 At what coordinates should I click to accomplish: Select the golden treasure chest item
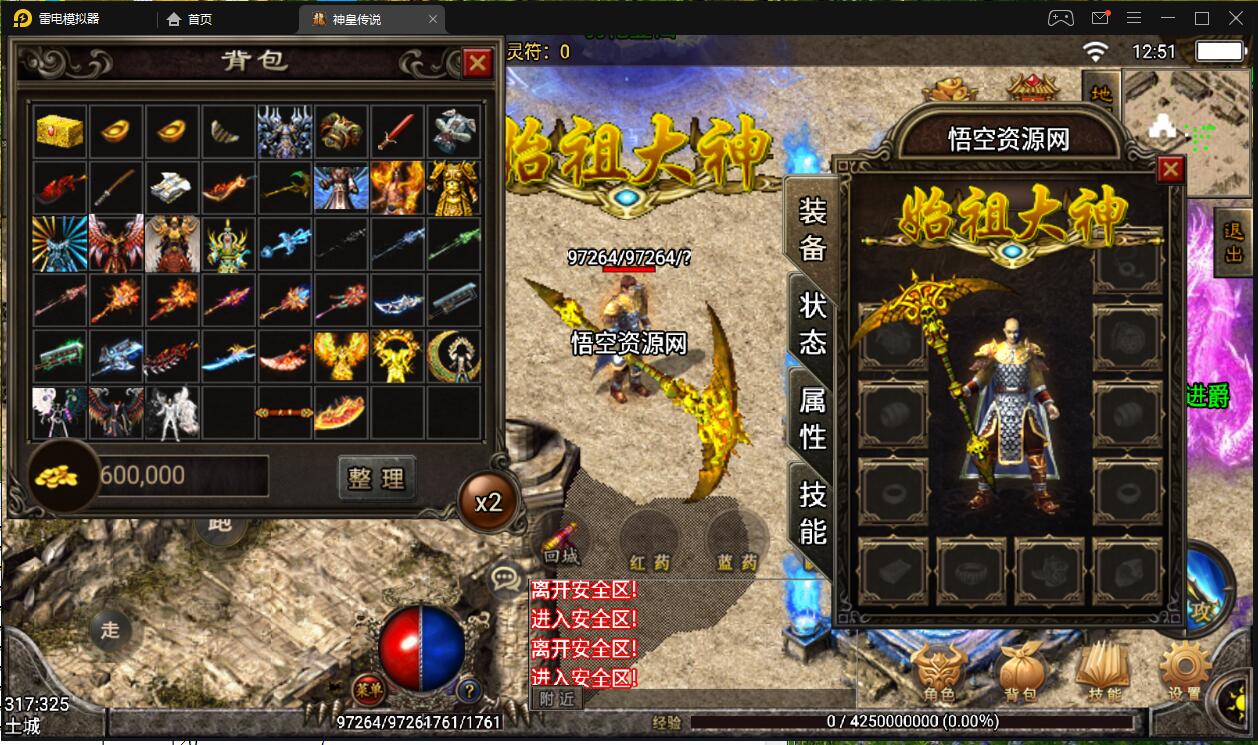coord(60,131)
